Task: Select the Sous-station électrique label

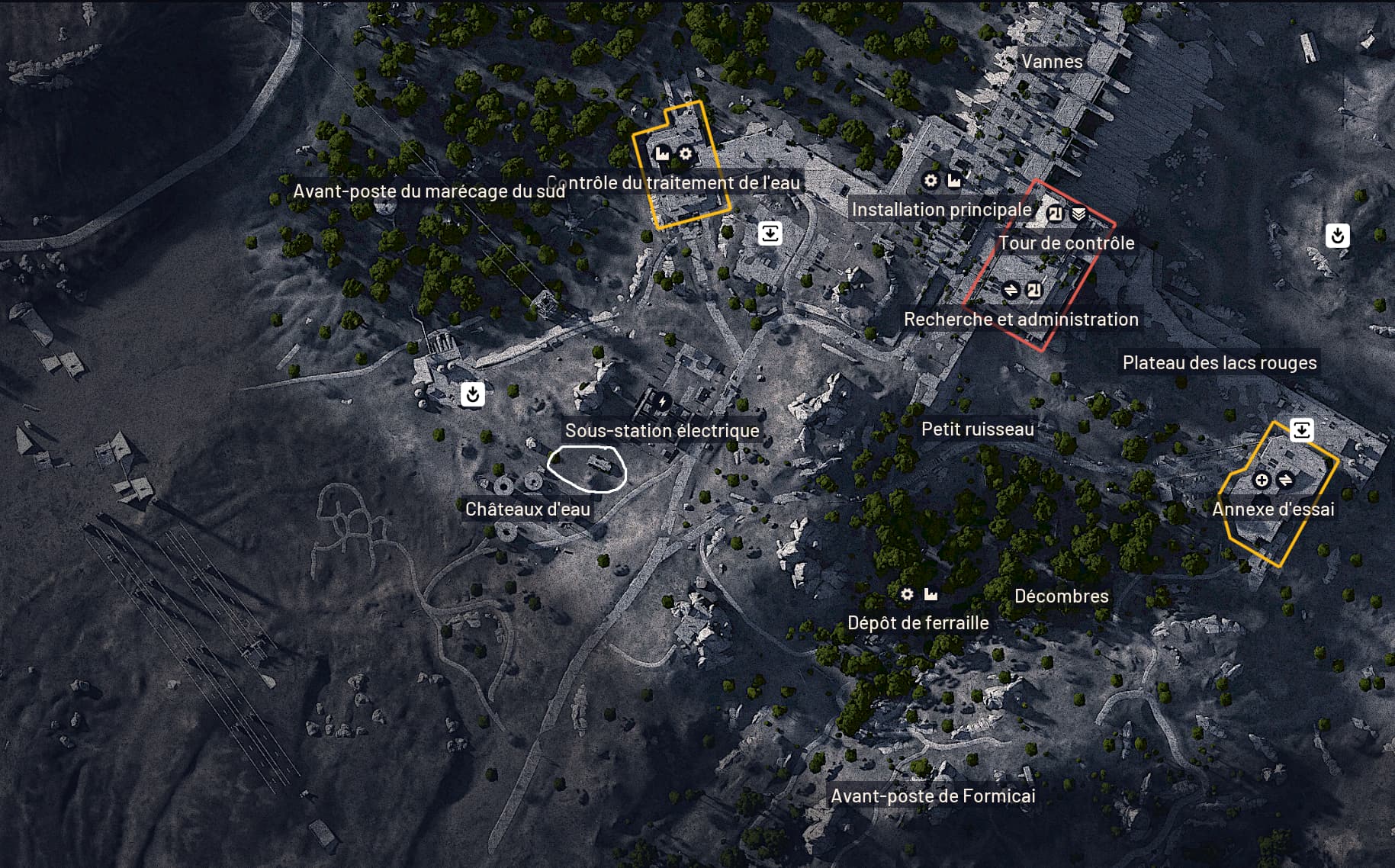Action: click(662, 431)
